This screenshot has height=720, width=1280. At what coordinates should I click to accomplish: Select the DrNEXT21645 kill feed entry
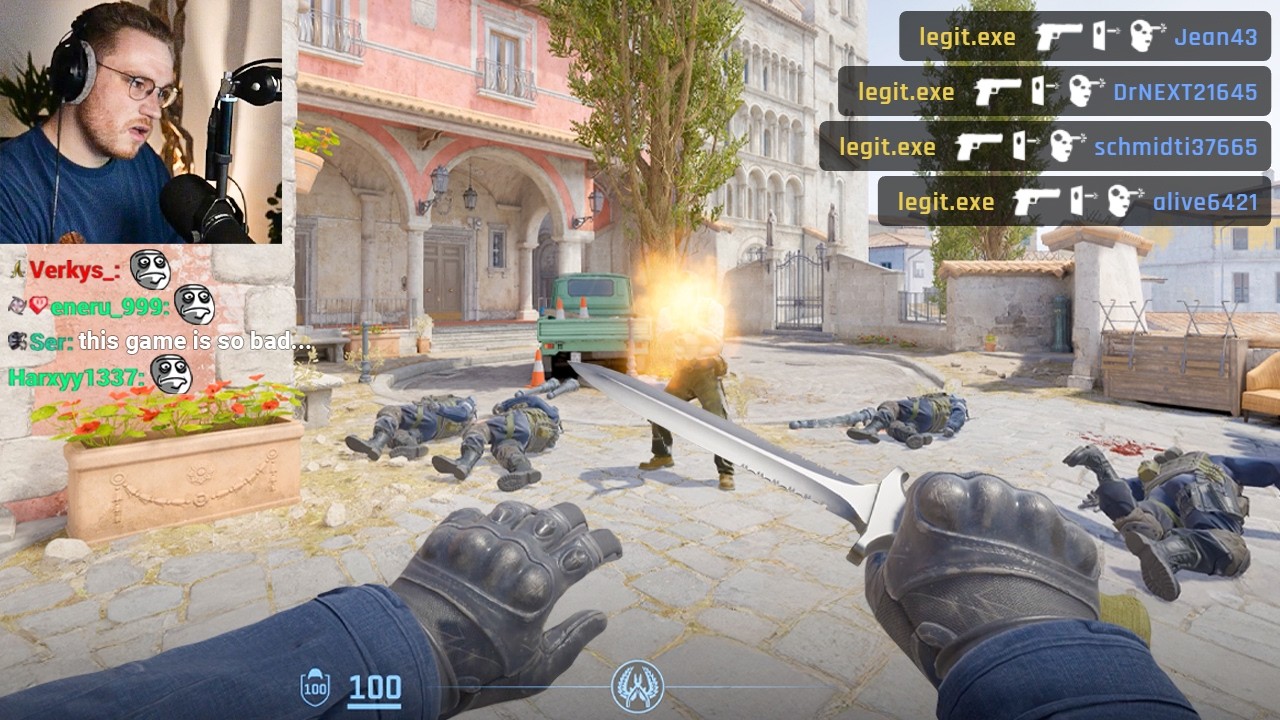click(1054, 92)
